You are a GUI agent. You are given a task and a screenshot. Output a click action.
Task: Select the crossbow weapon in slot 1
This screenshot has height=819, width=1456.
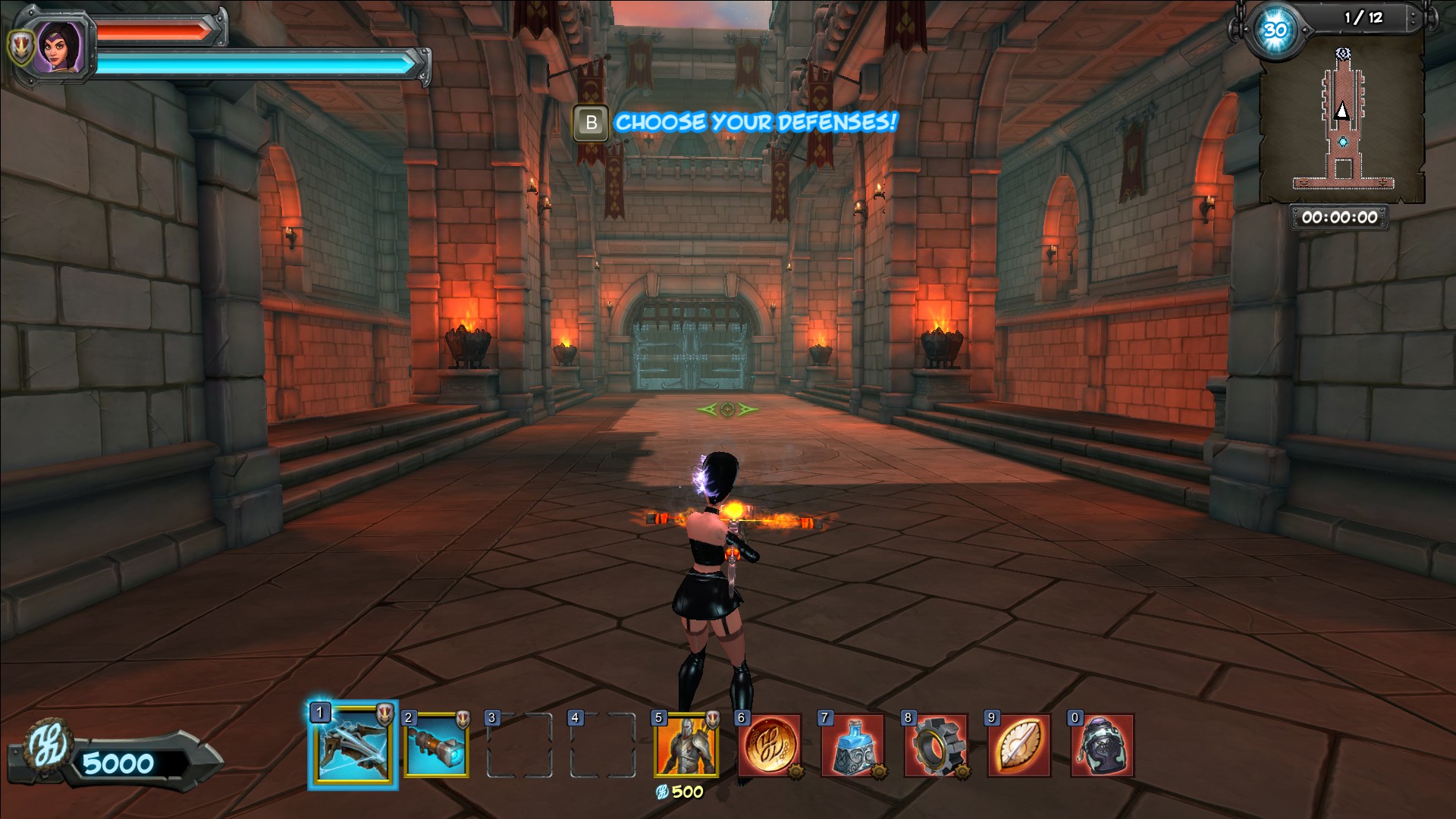(353, 745)
